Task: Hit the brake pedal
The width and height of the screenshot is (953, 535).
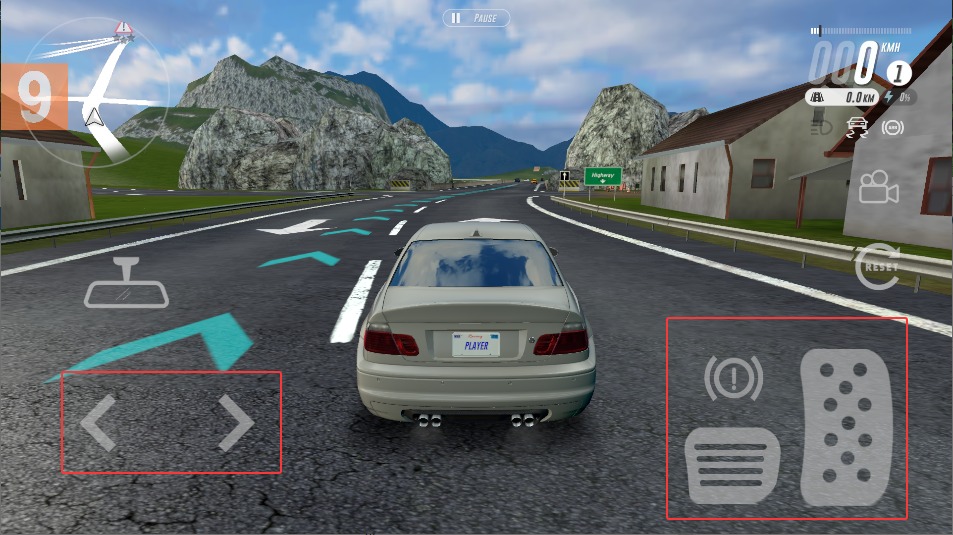Action: (x=732, y=465)
